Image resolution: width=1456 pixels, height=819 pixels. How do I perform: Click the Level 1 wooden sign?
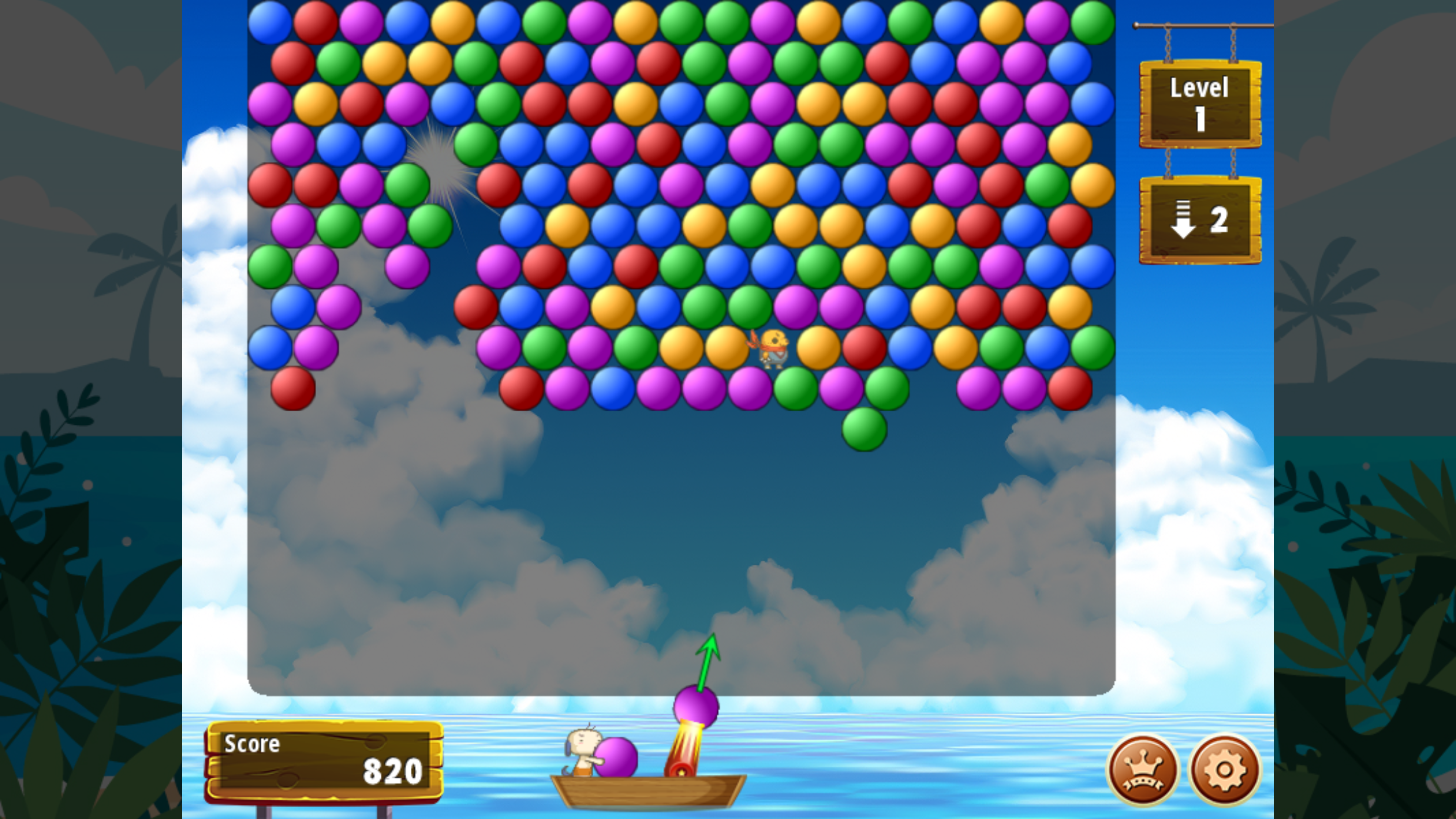click(x=1199, y=103)
